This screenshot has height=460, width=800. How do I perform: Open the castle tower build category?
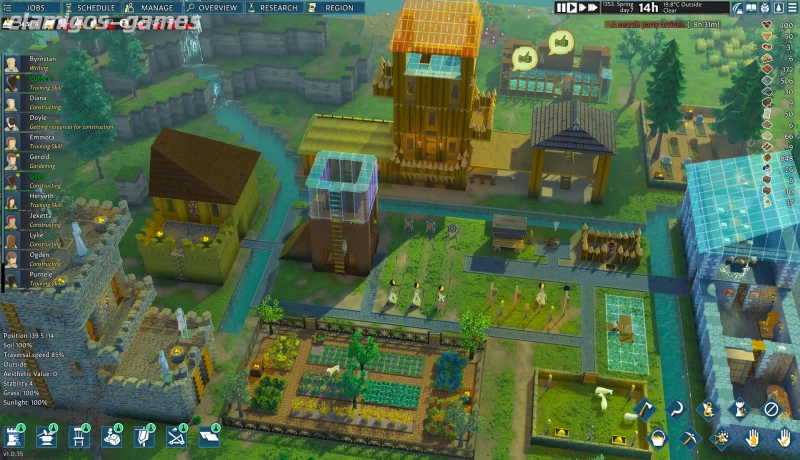tap(15, 436)
